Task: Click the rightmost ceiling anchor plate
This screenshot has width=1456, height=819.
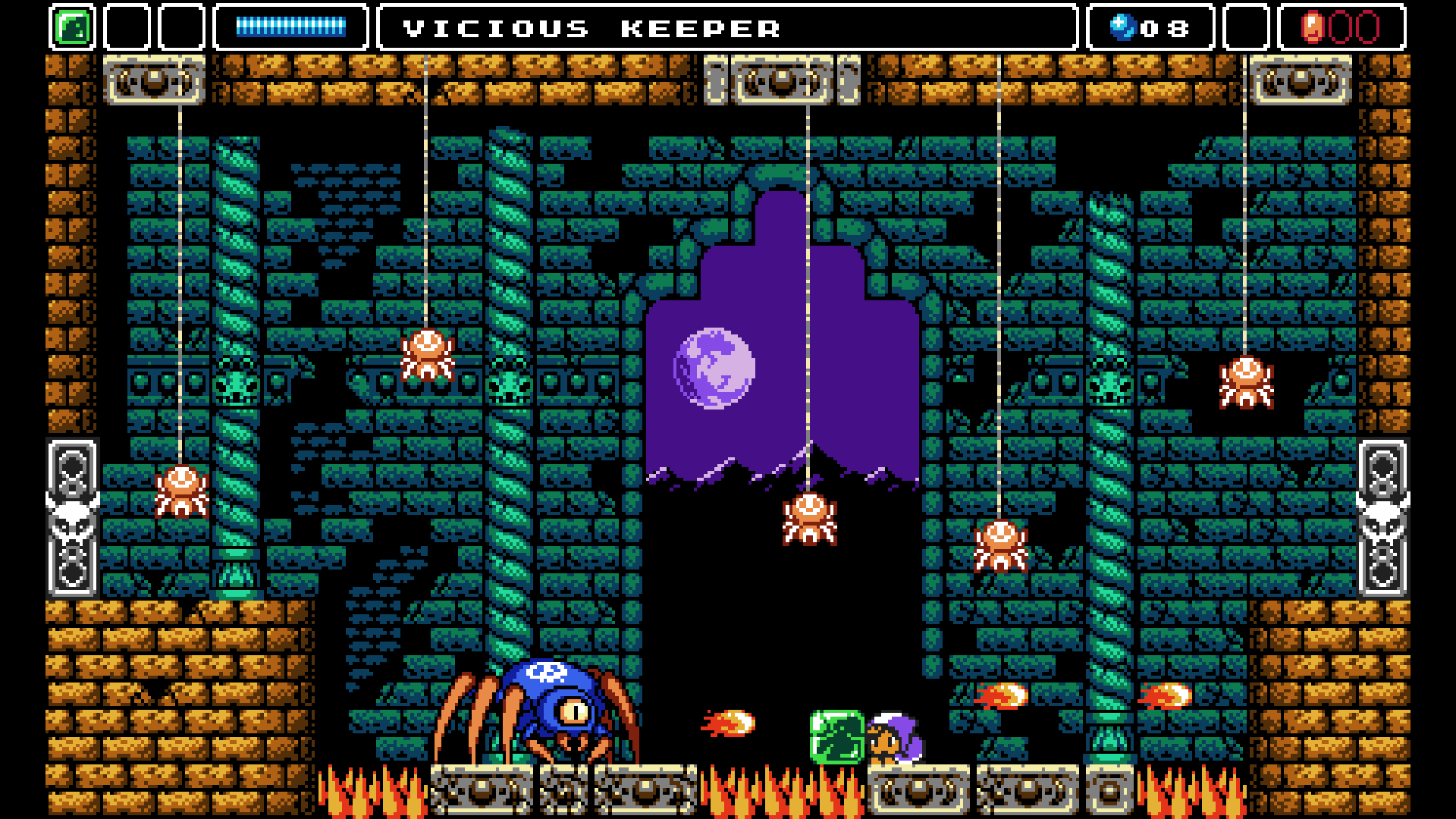Action: pos(1302,80)
